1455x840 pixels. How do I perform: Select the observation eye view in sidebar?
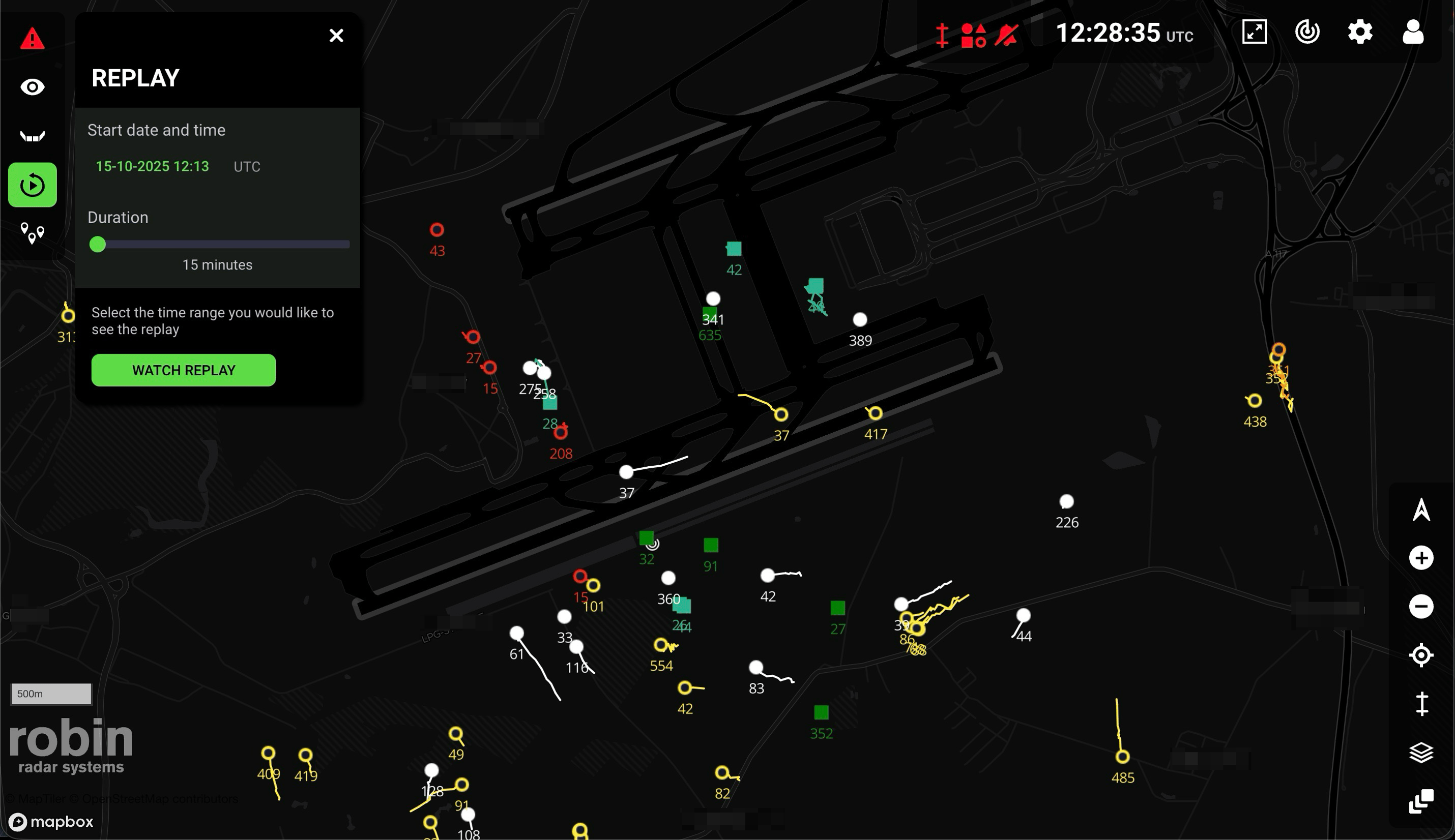point(33,86)
